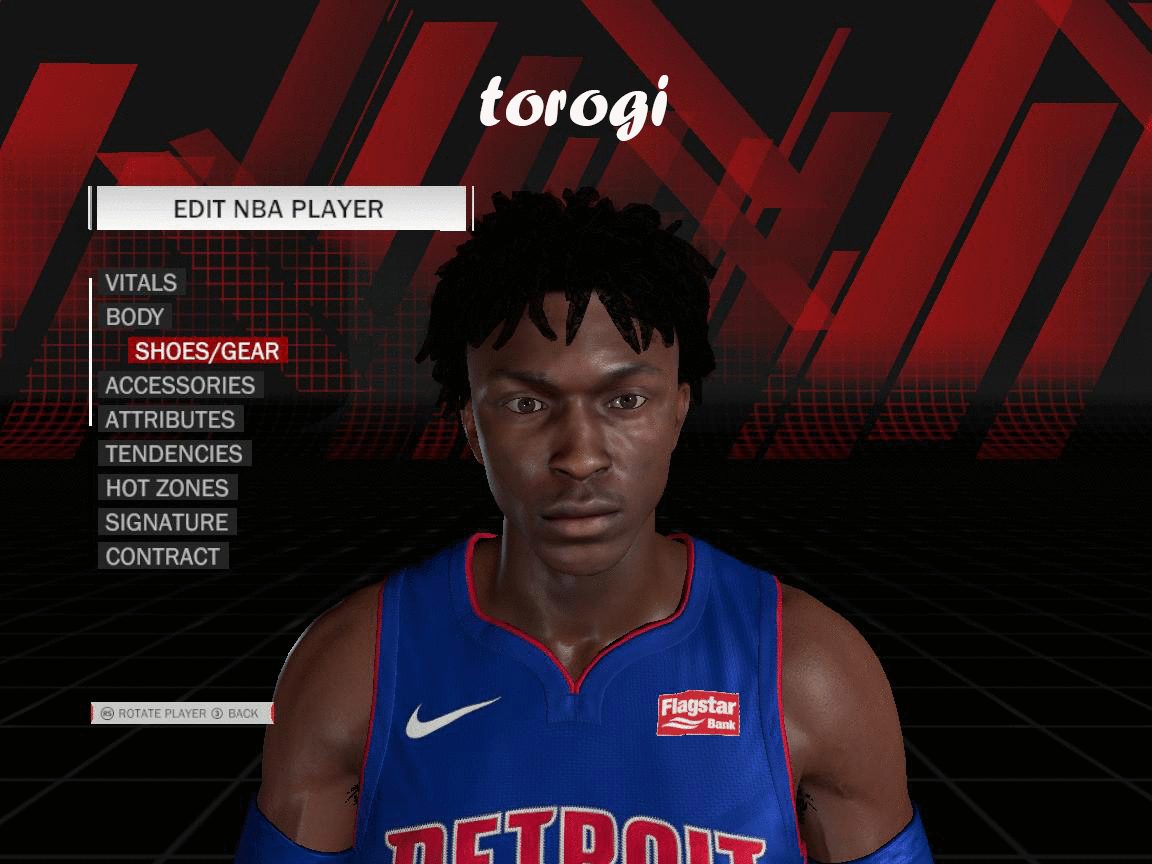Open the Contract settings
This screenshot has width=1152, height=864.
162,556
